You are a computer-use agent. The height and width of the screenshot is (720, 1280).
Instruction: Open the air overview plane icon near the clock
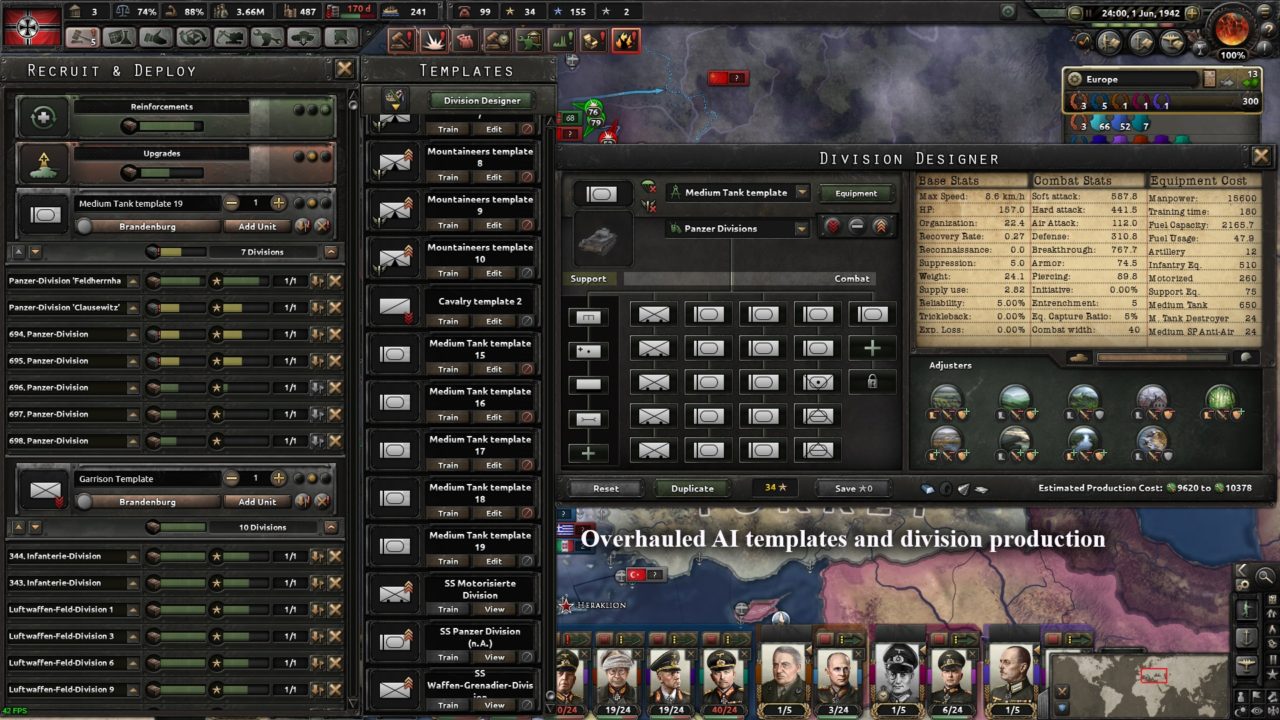tap(1172, 41)
